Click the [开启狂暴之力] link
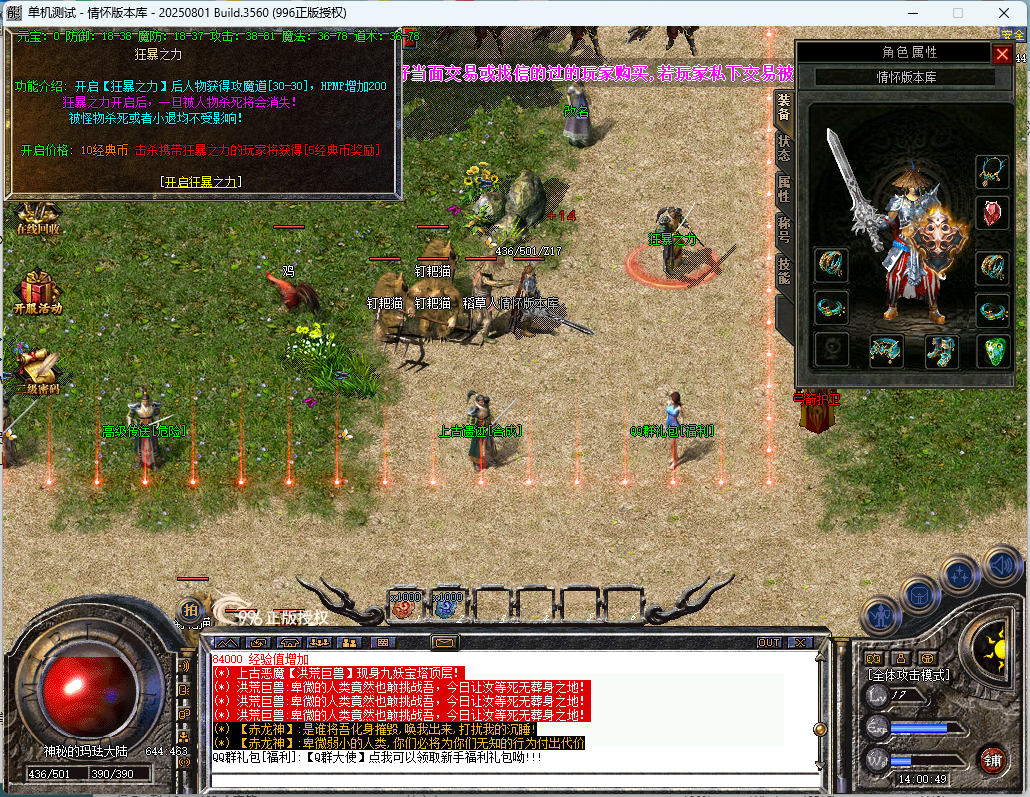Image resolution: width=1030 pixels, height=797 pixels. (x=202, y=182)
